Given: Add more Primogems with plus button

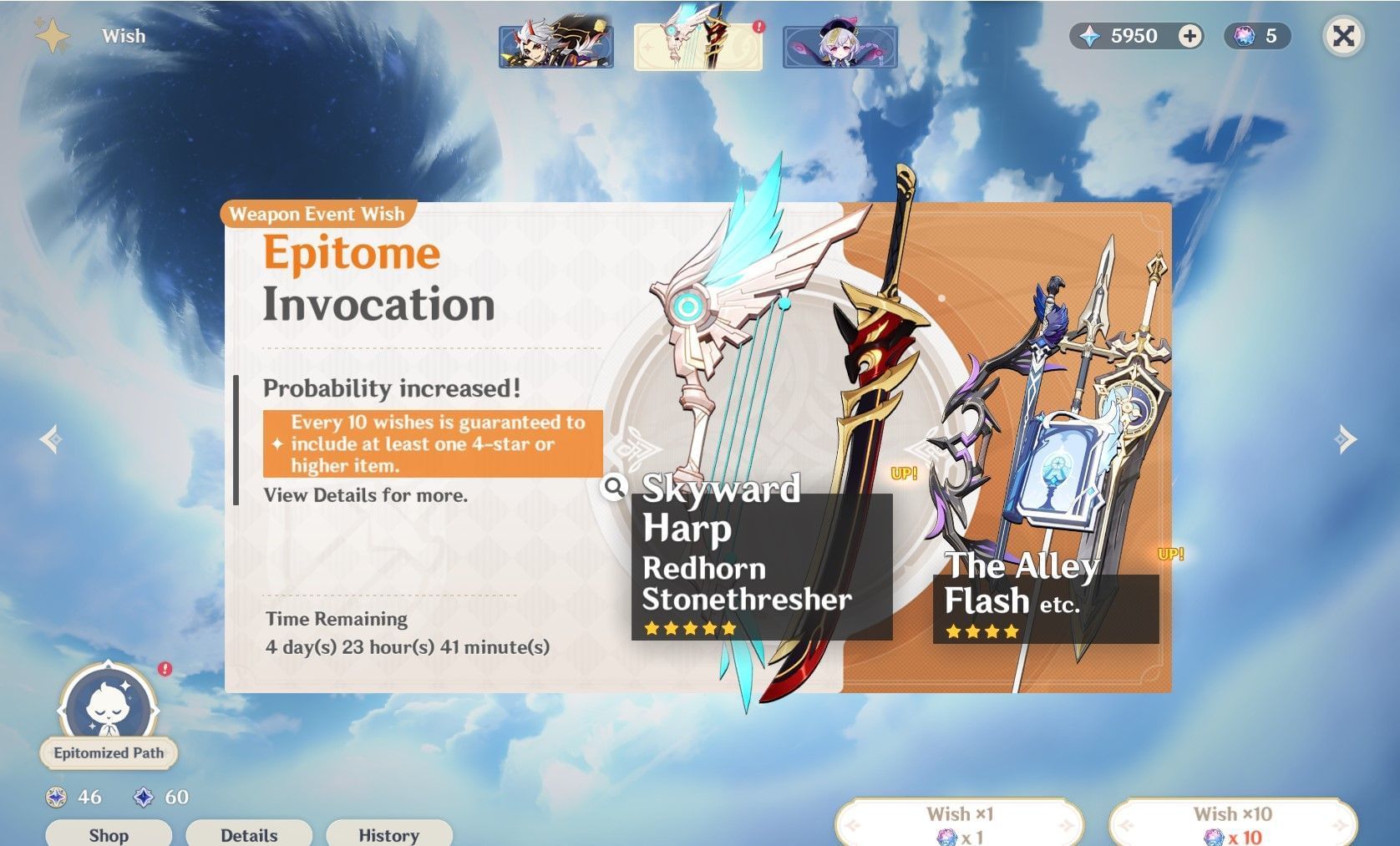Looking at the screenshot, I should point(1189,36).
